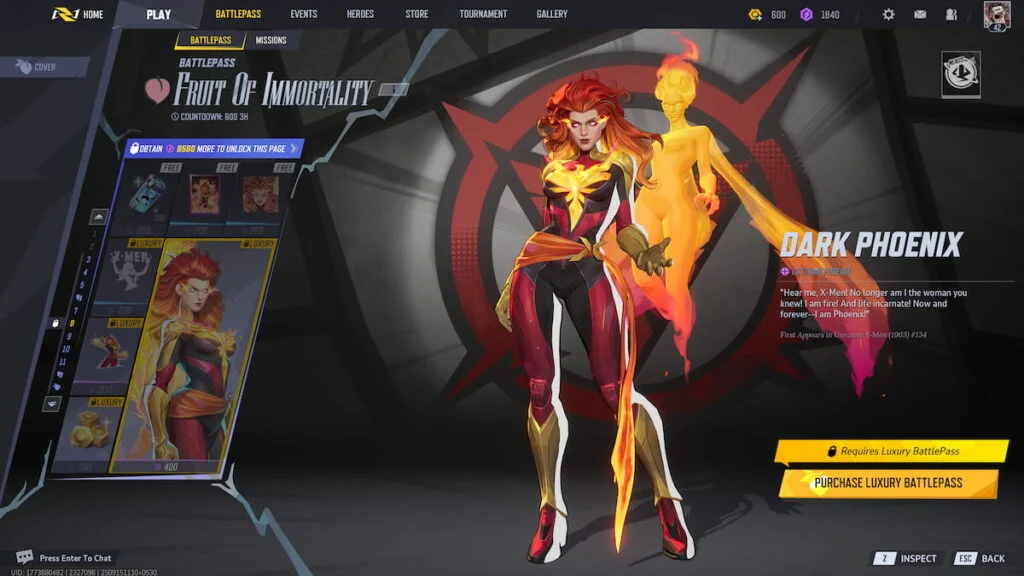Go to the Home screen
Viewport: 1024px width, 576px height.
pos(78,14)
